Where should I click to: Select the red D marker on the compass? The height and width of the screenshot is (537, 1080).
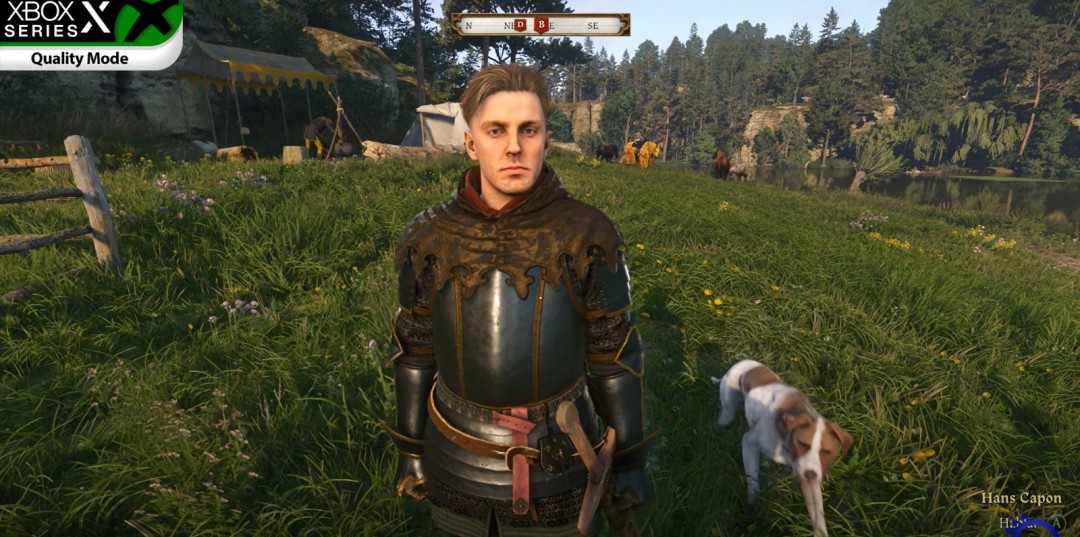(521, 25)
